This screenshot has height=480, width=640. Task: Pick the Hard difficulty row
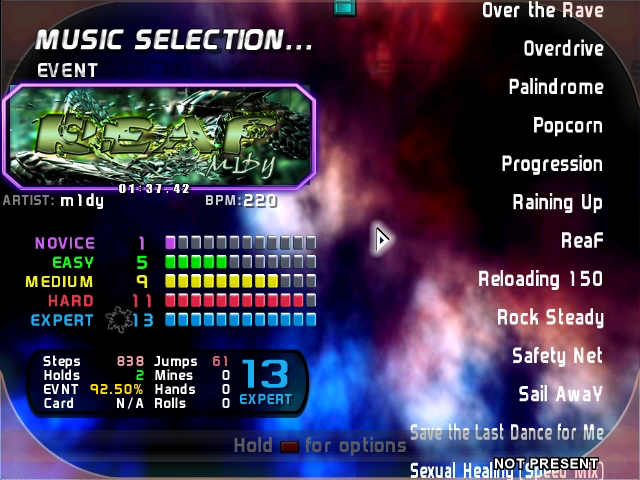tap(175, 301)
